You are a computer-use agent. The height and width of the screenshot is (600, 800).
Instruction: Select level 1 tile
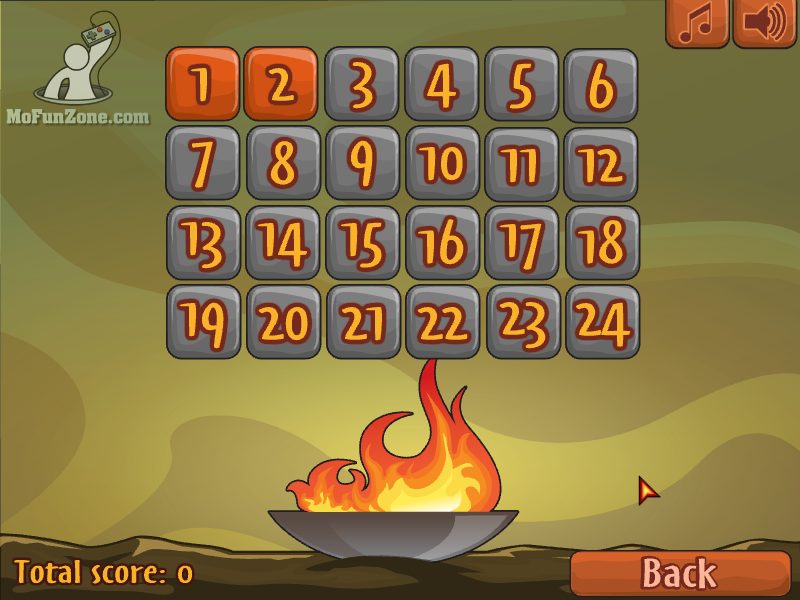click(x=203, y=84)
